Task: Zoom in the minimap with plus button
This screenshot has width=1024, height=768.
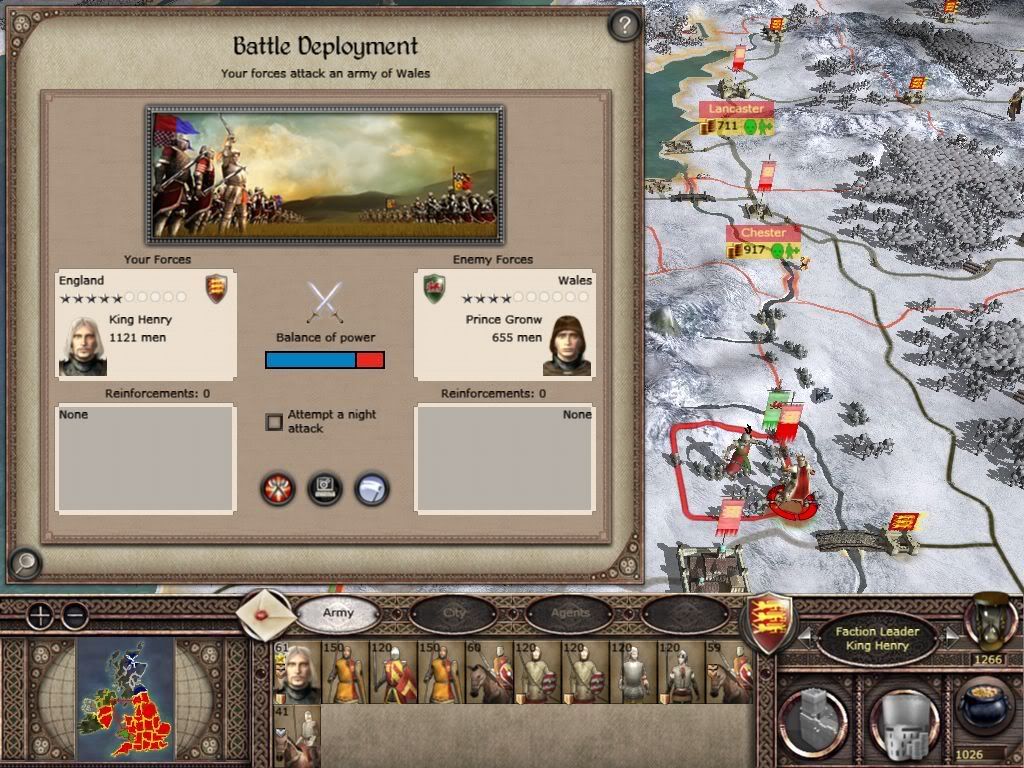Action: point(39,615)
